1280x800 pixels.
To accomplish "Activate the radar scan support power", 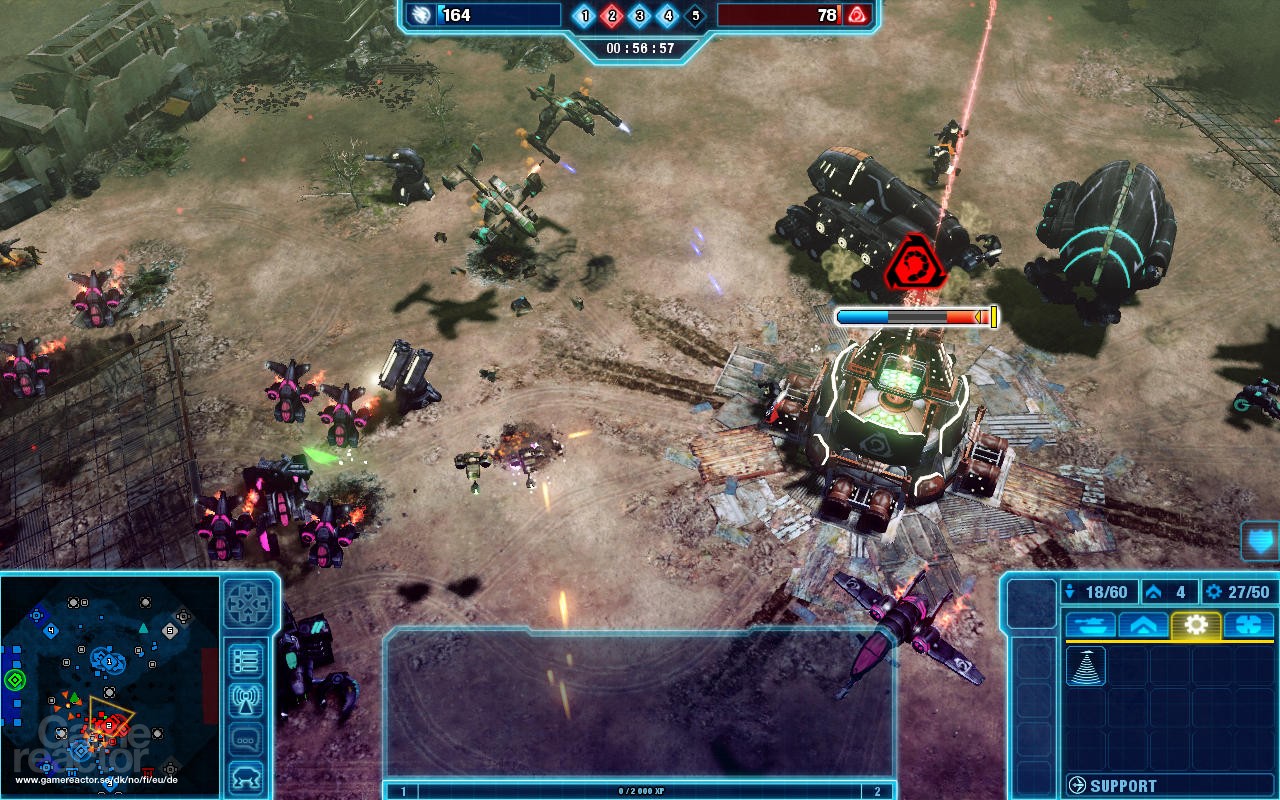I will (1085, 667).
